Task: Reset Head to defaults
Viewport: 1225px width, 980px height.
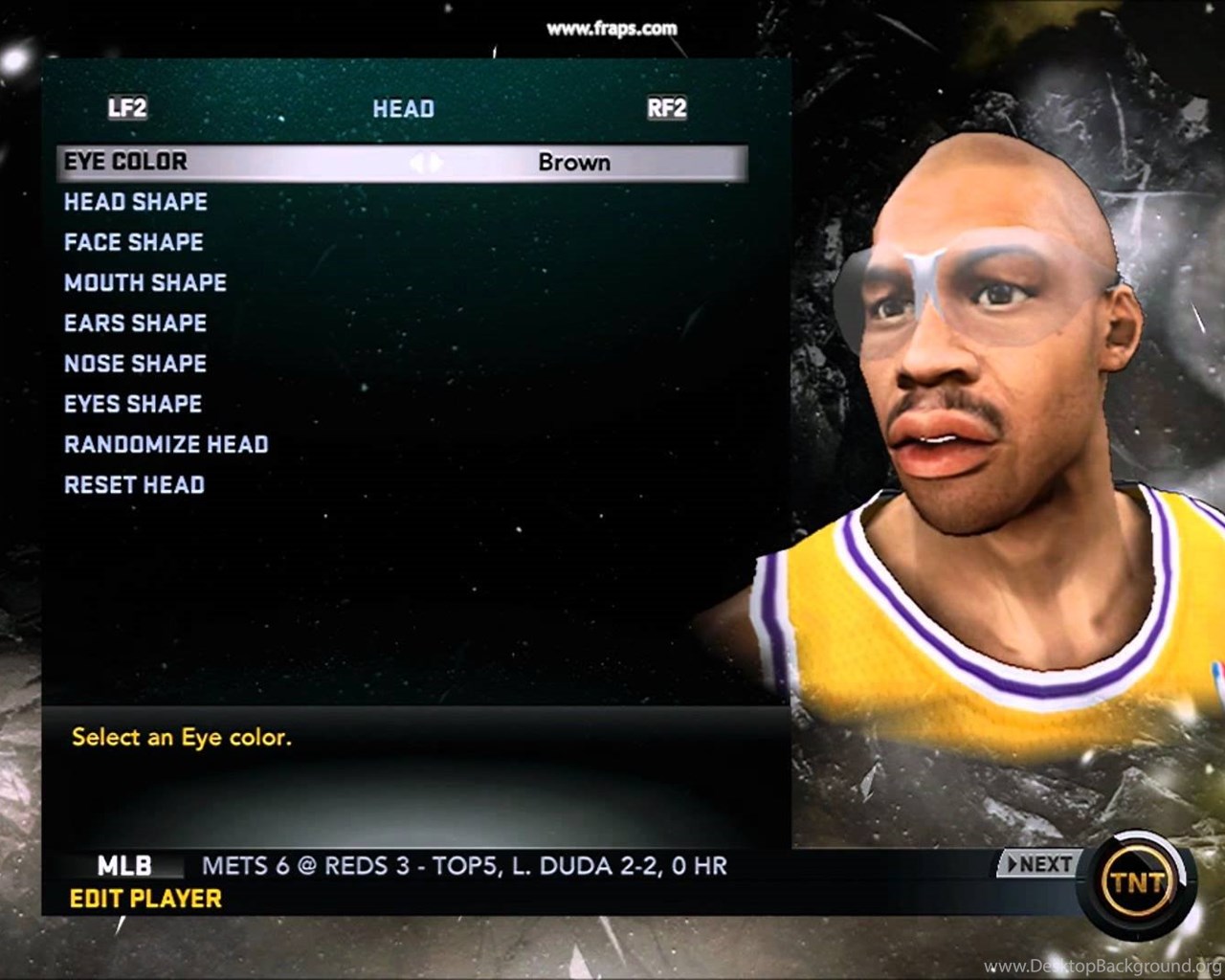Action: (x=134, y=485)
